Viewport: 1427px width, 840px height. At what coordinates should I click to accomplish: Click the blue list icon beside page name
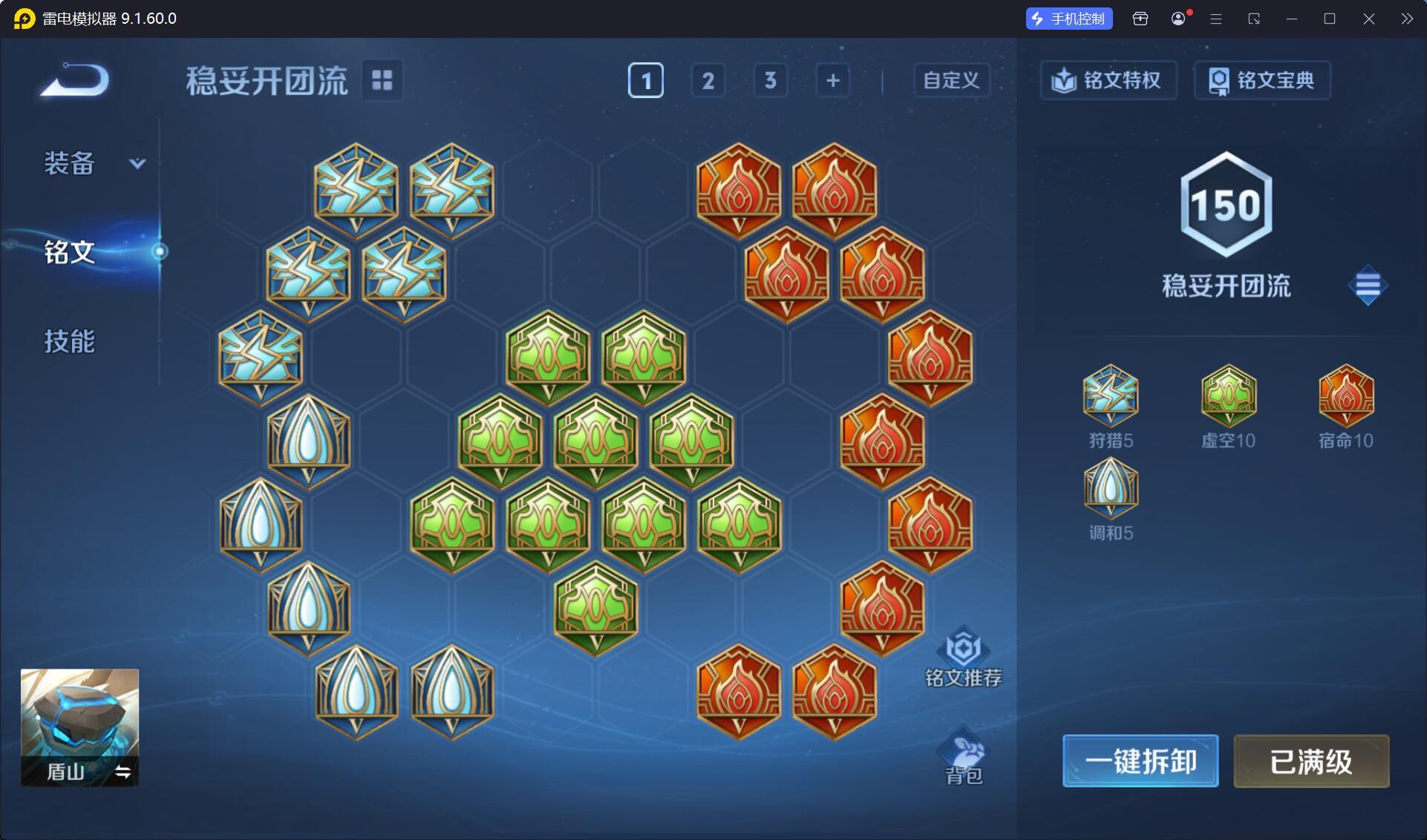(x=1367, y=285)
